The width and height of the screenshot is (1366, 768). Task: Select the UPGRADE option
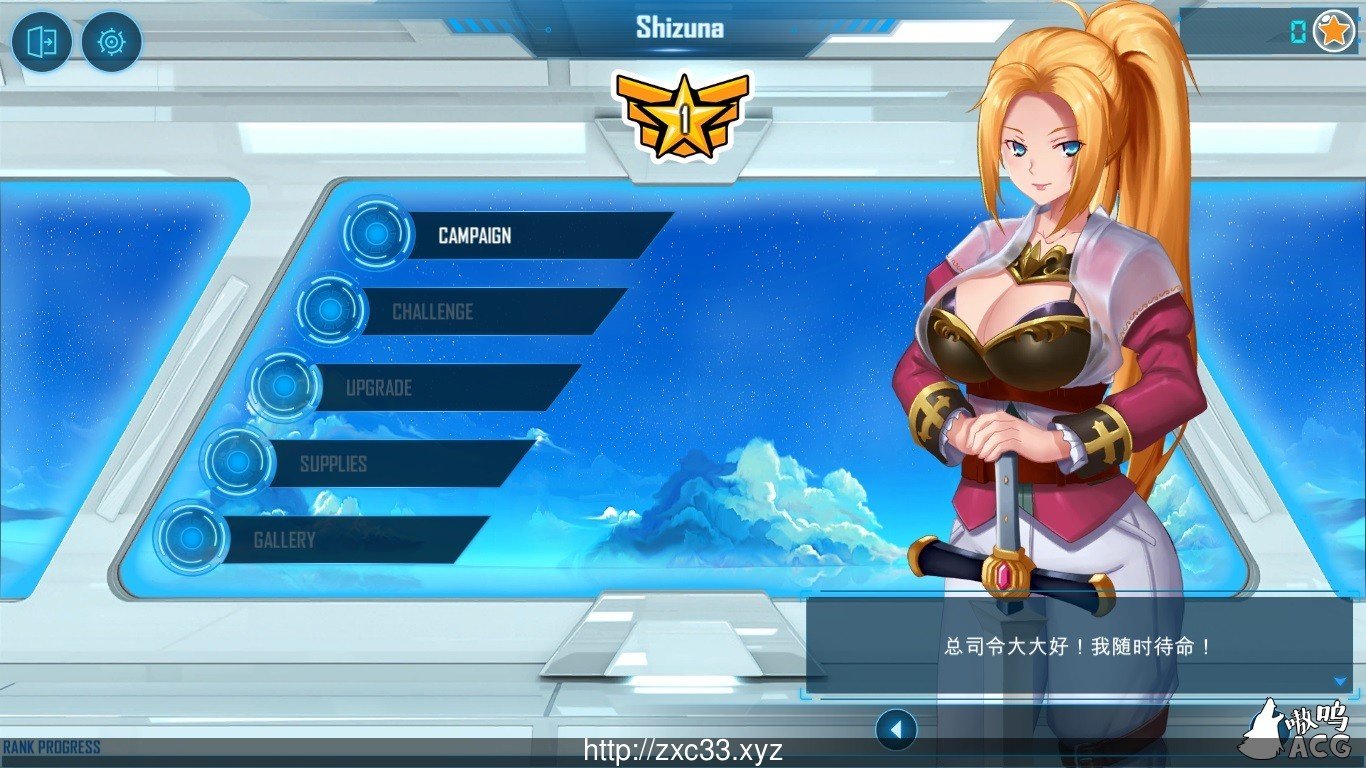point(382,387)
